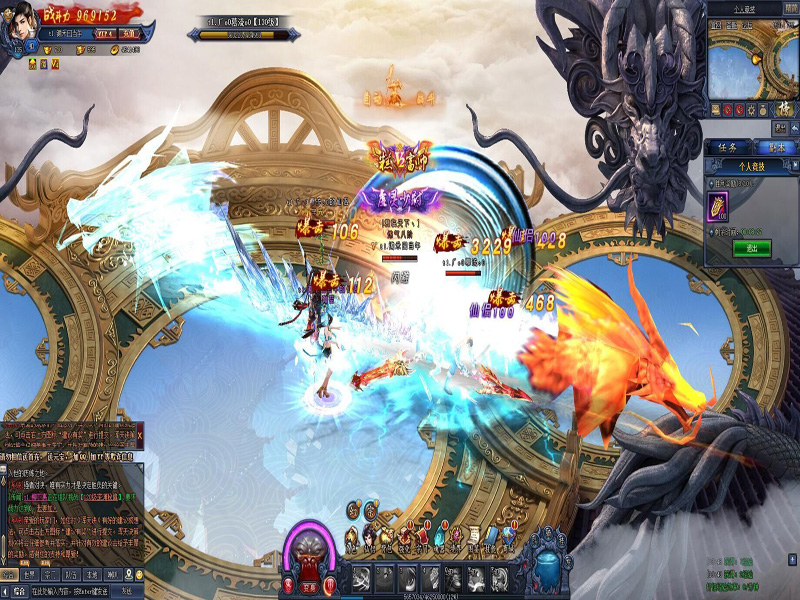
Task: Switch to the 任务 quest tab
Action: 728,147
